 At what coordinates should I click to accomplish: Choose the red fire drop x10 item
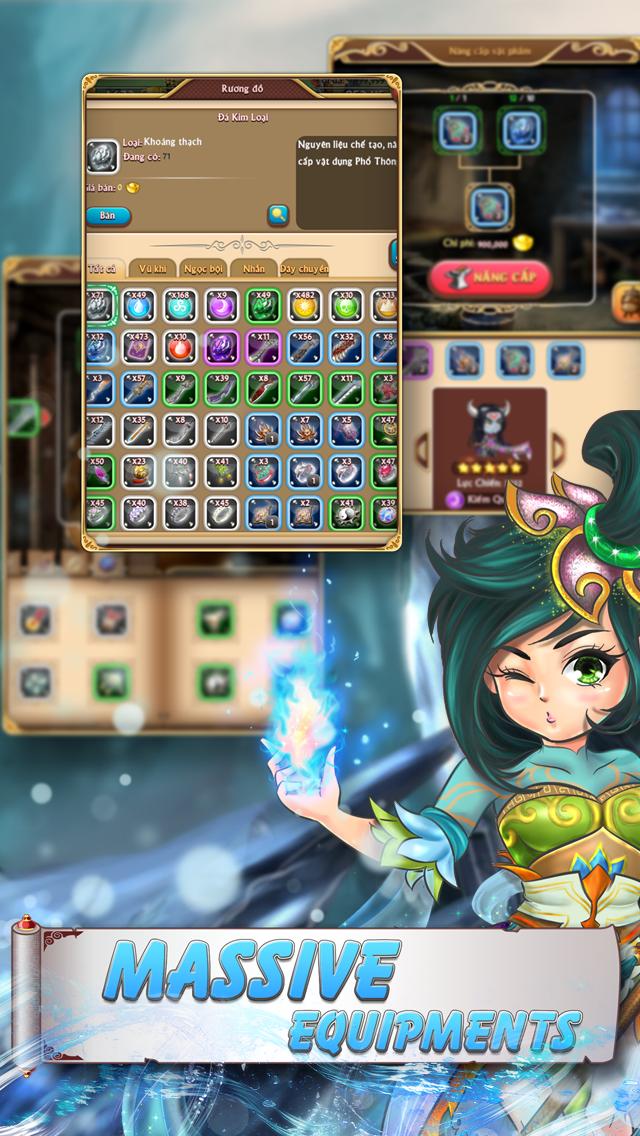pyautogui.click(x=180, y=348)
